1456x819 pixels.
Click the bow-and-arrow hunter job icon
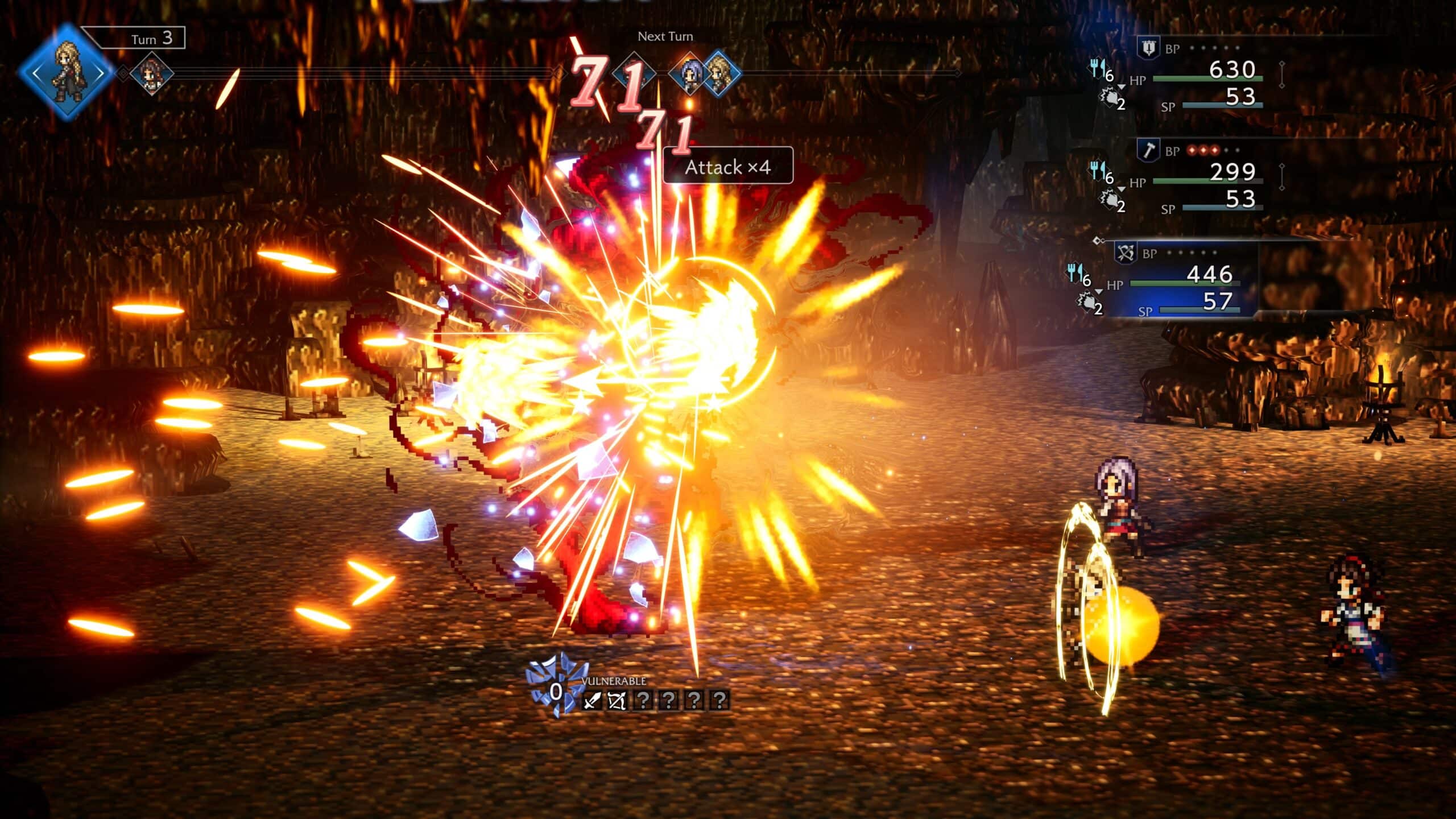tap(1126, 253)
